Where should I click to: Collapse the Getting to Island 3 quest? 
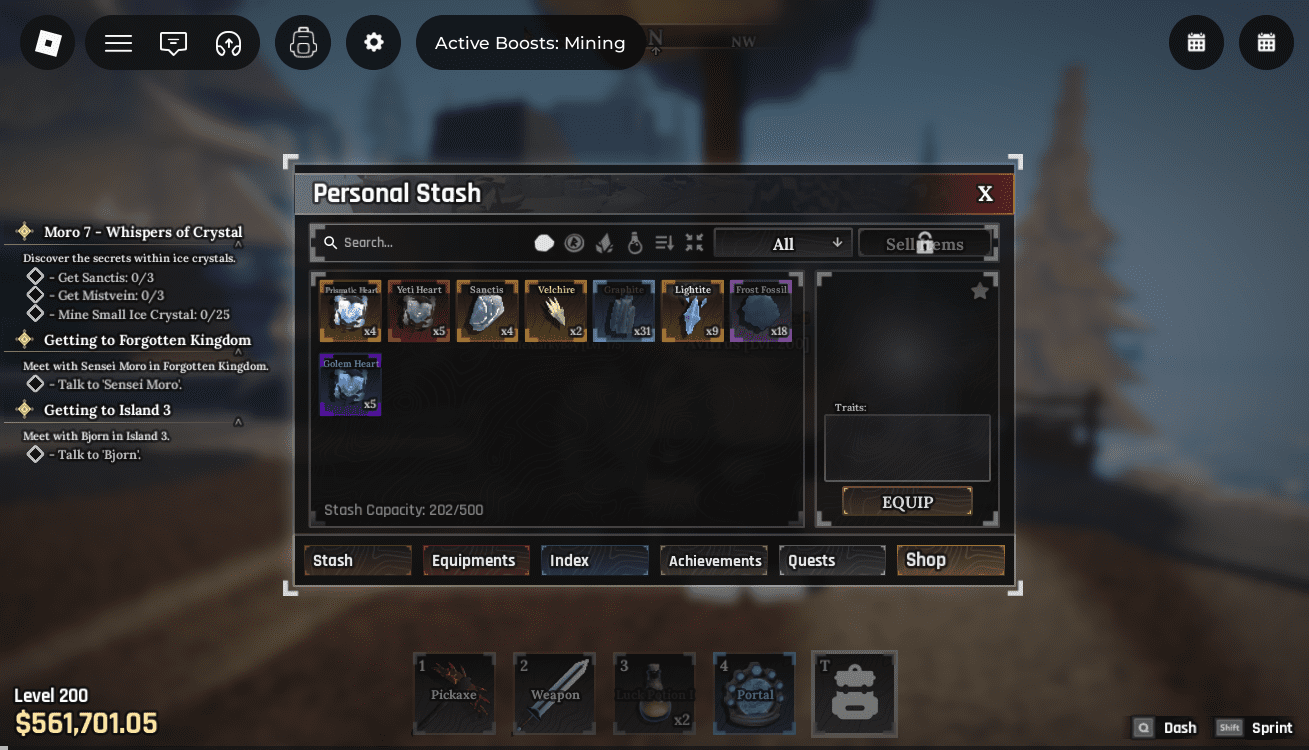237,421
